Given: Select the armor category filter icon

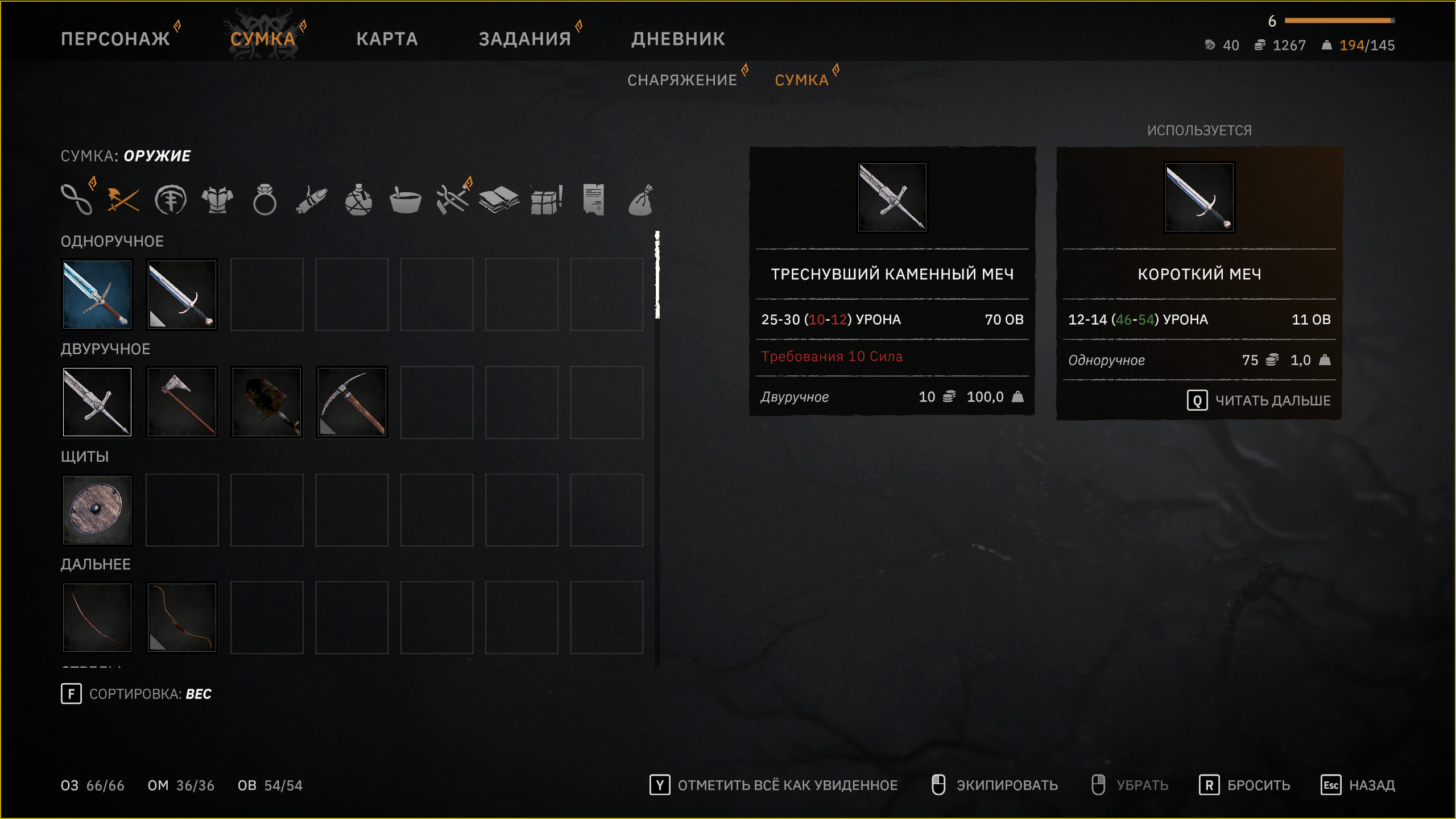Looking at the screenshot, I should [x=217, y=200].
